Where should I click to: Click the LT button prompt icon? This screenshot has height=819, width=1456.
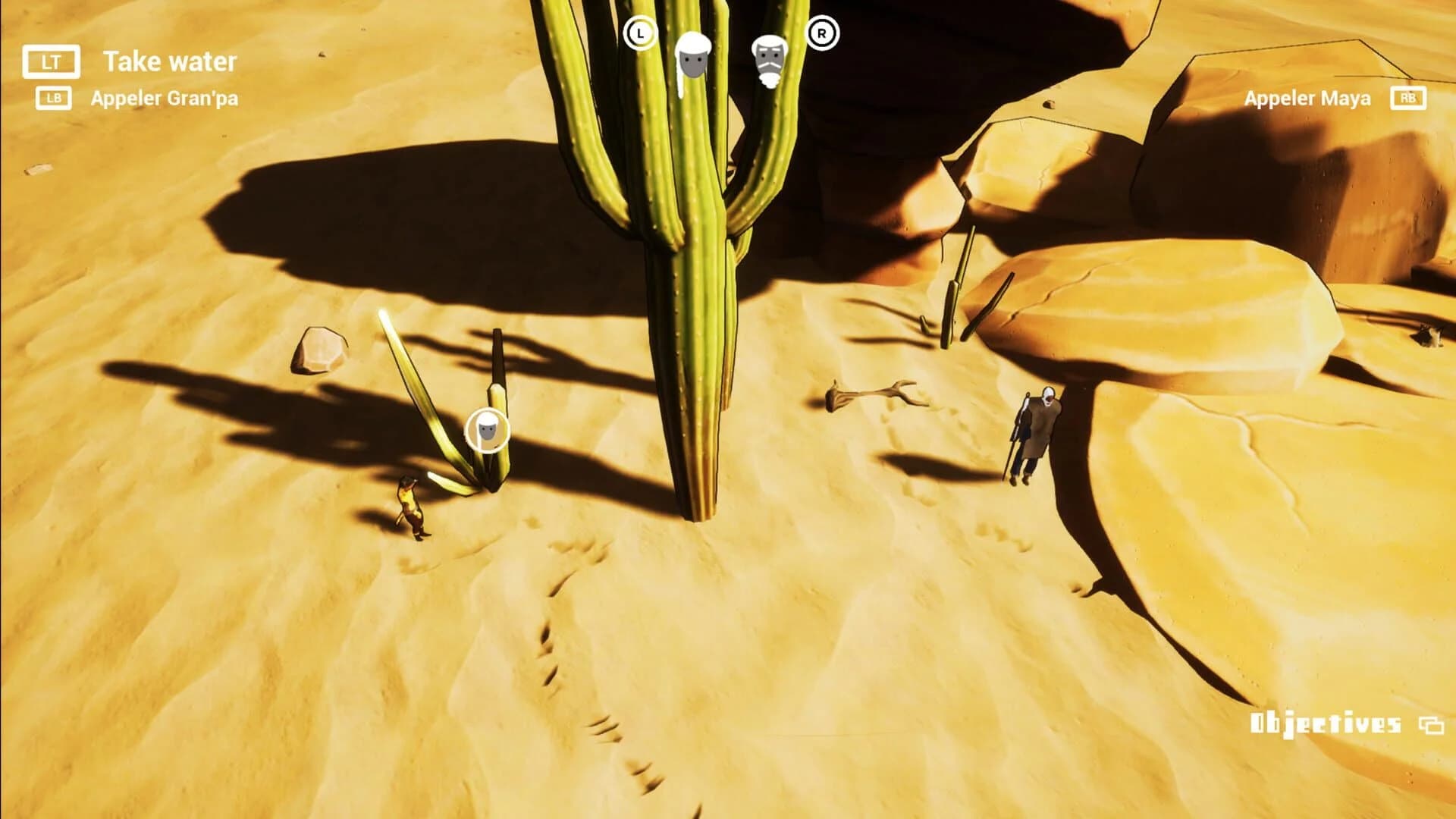coord(51,62)
